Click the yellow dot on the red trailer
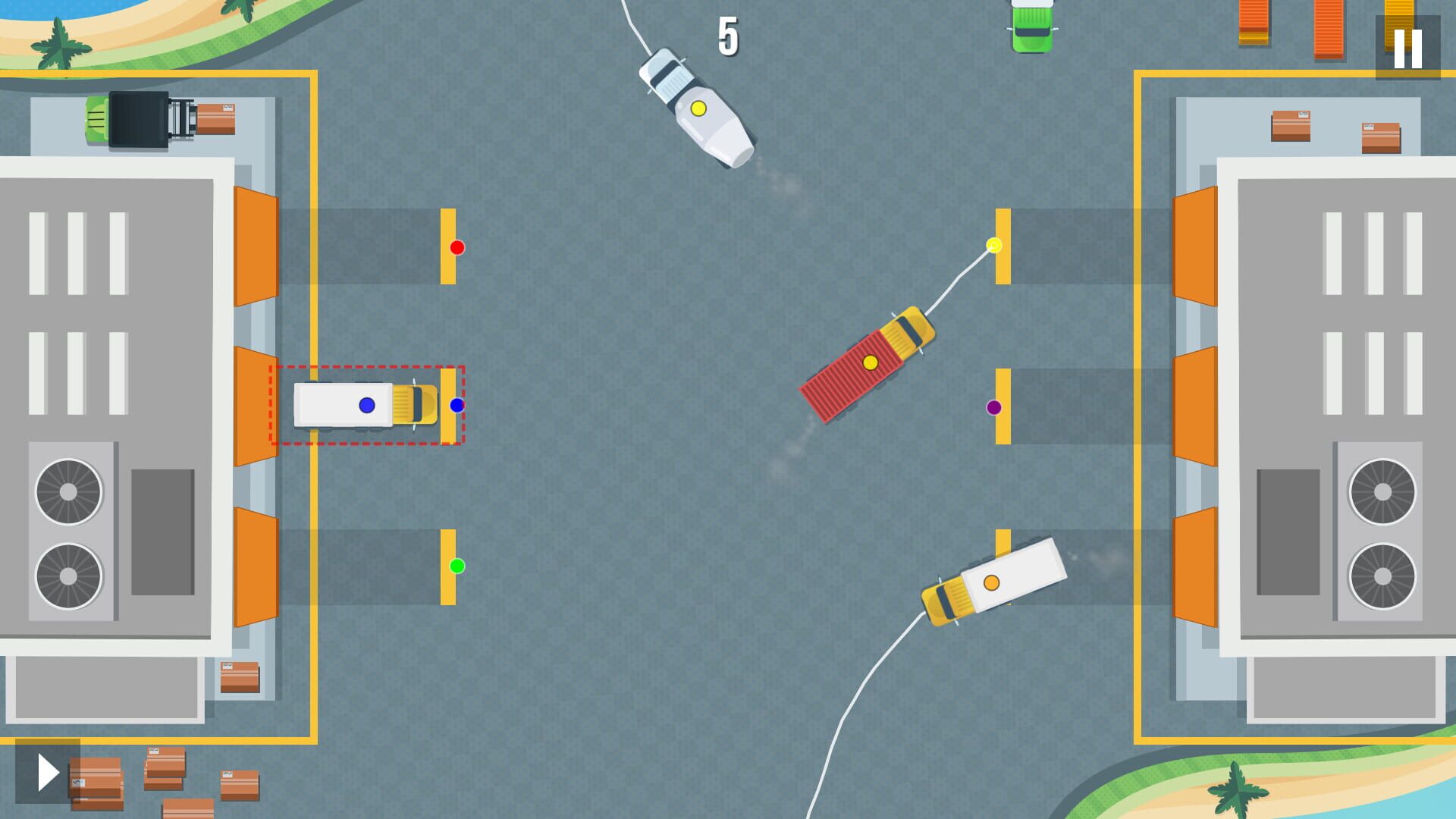This screenshot has width=1456, height=819. 869,363
